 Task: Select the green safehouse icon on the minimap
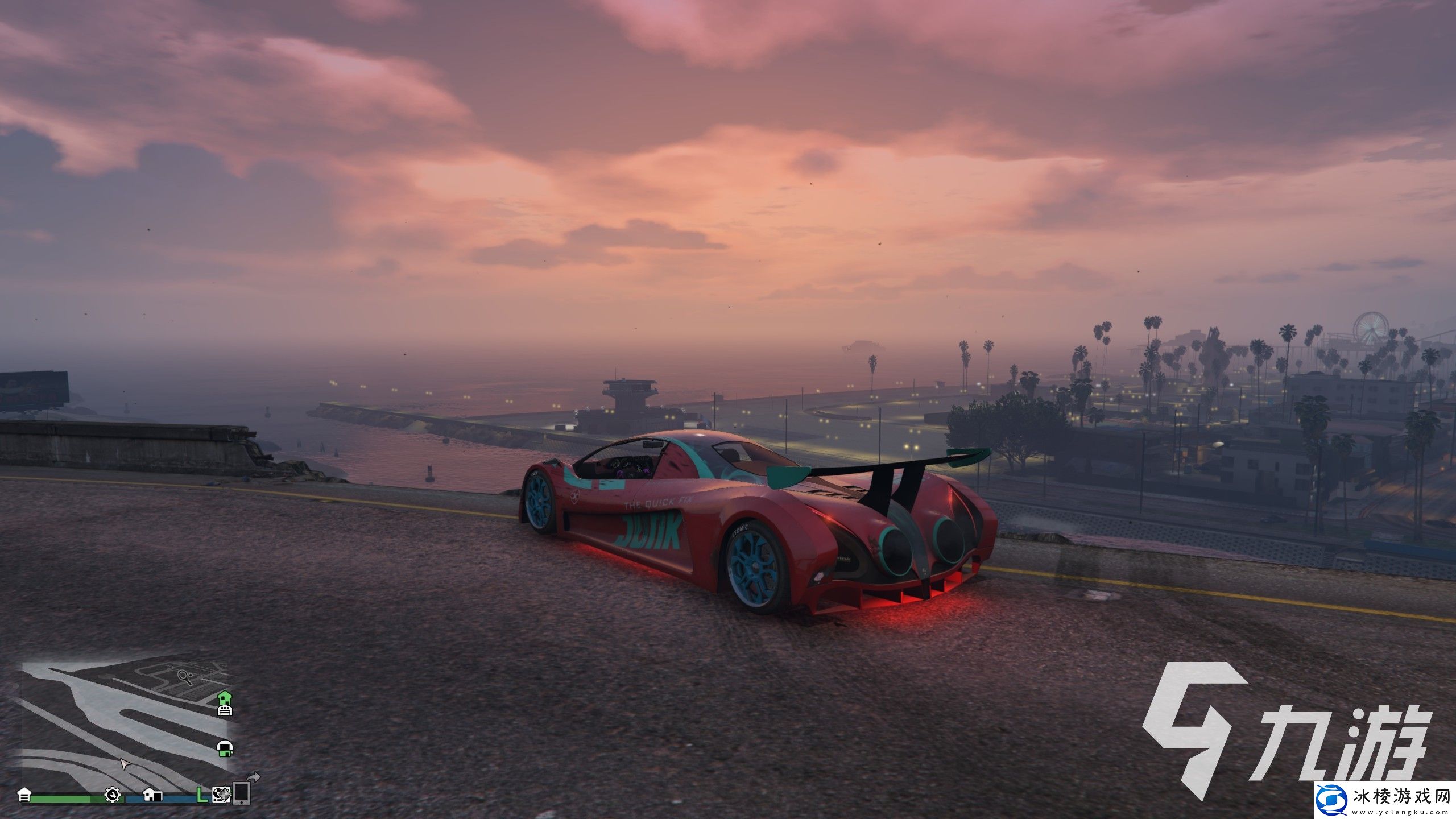225,698
